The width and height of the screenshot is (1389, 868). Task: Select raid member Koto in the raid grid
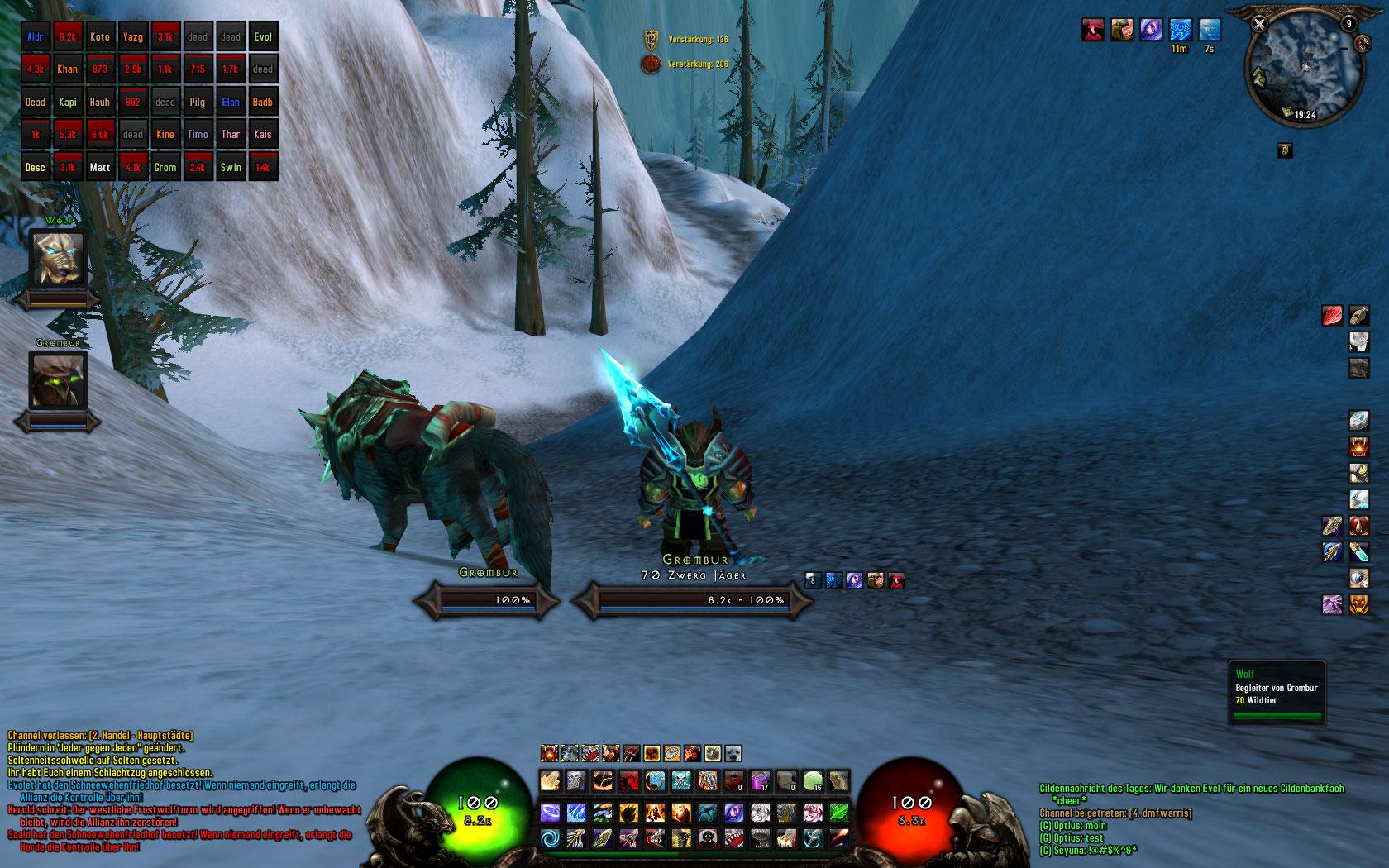(100, 37)
